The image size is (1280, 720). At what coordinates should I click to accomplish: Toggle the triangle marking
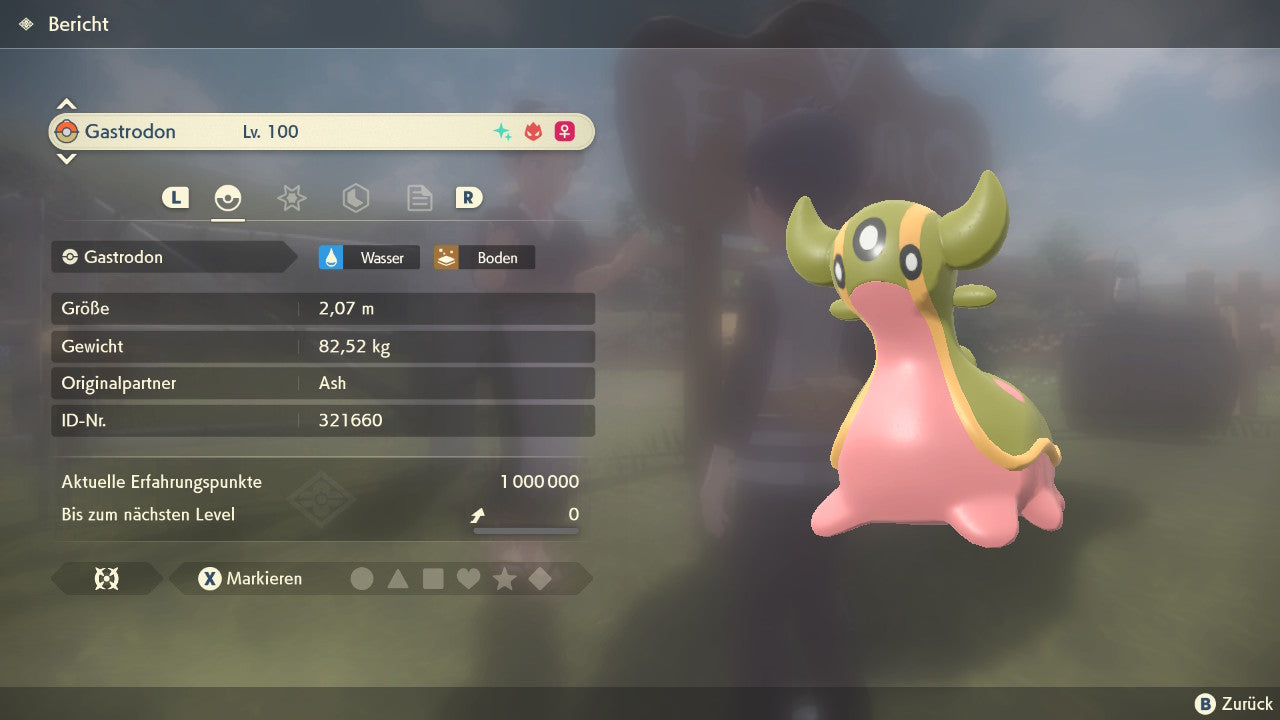click(x=398, y=579)
